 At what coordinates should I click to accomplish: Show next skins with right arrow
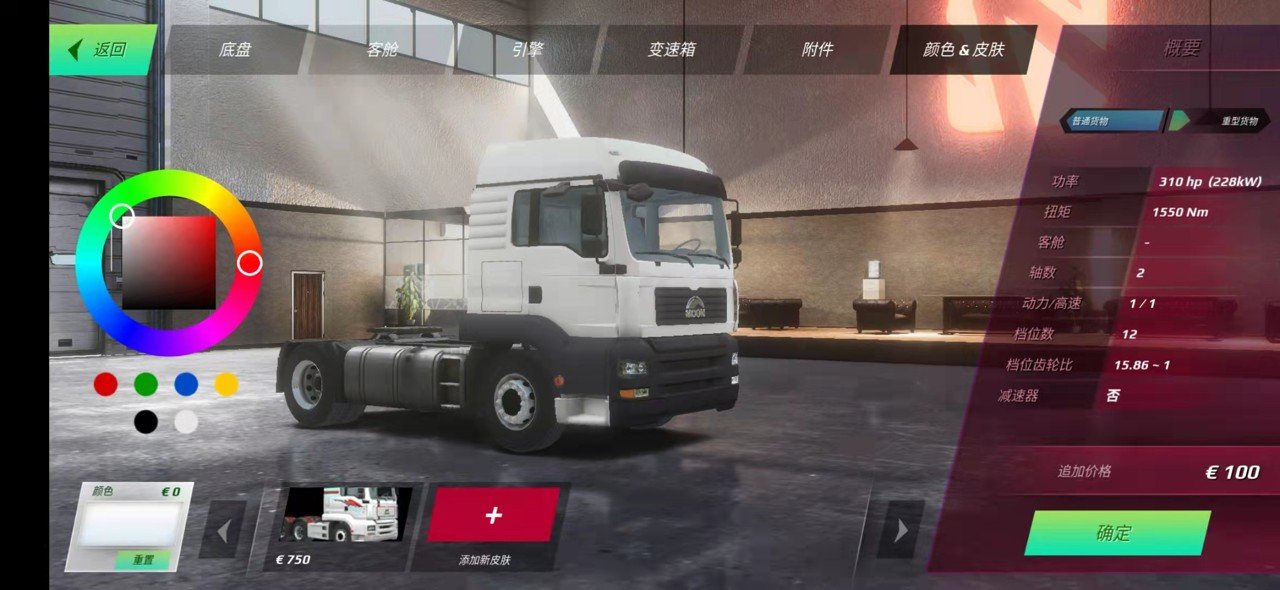(900, 530)
